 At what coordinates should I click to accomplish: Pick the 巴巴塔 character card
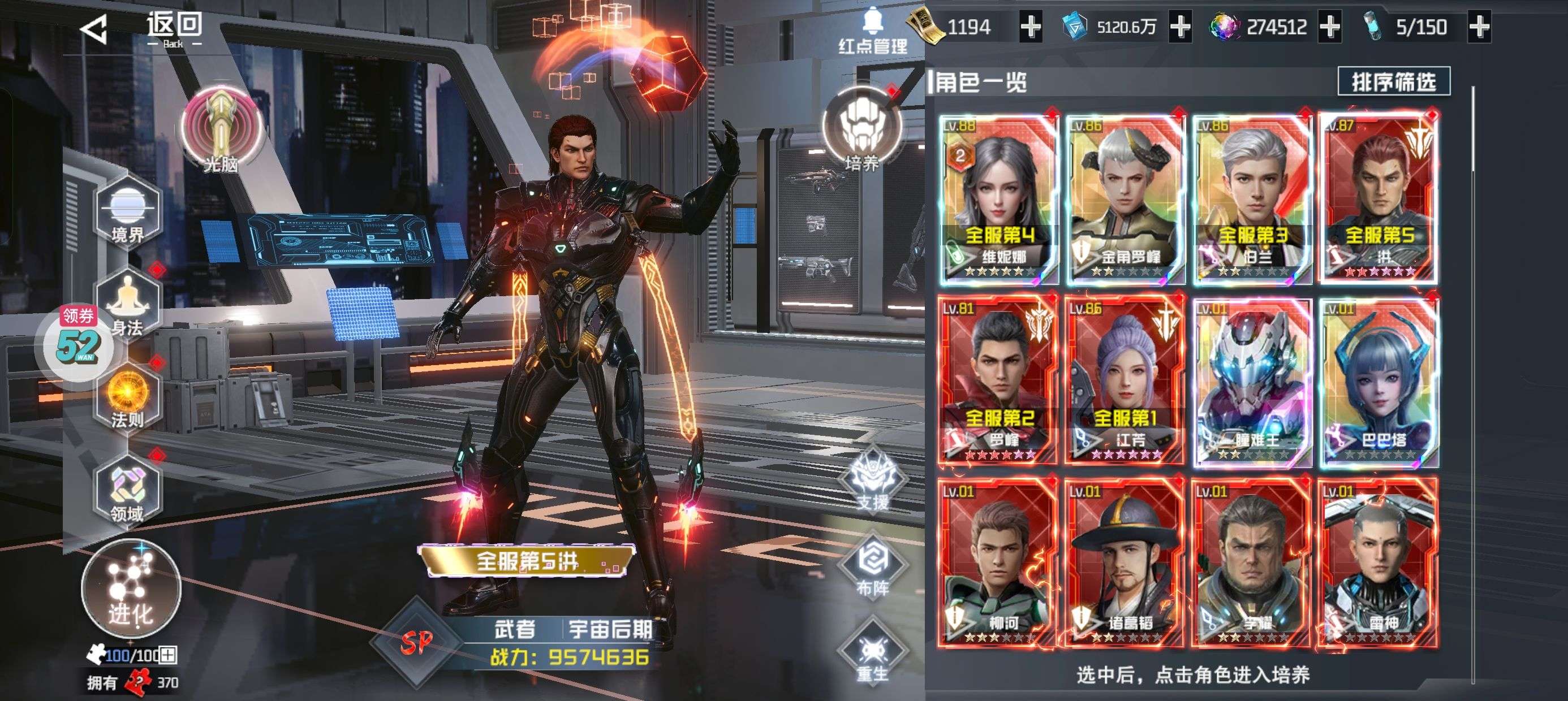(1379, 380)
